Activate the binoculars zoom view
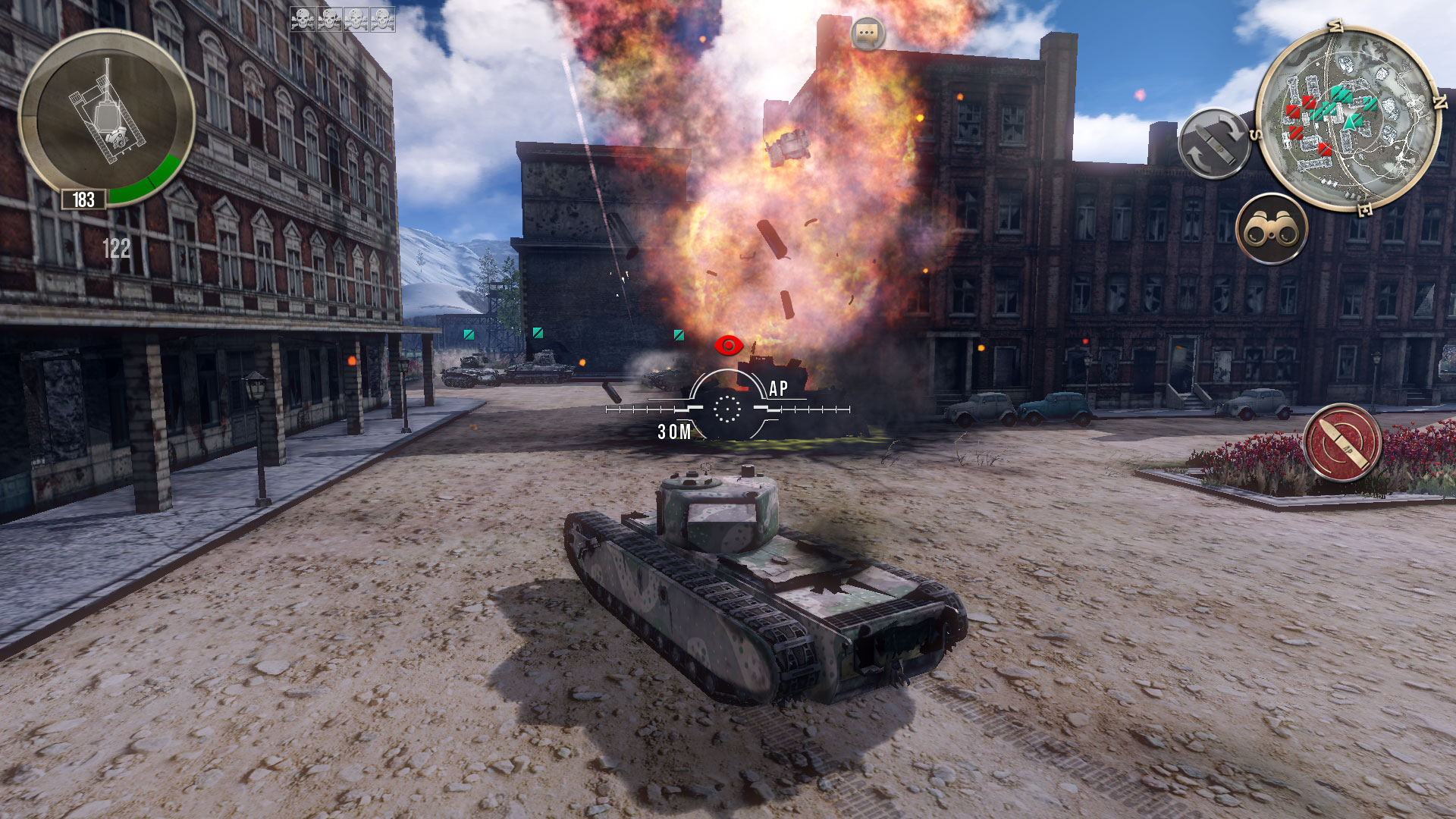The width and height of the screenshot is (1456, 819). (x=1272, y=229)
